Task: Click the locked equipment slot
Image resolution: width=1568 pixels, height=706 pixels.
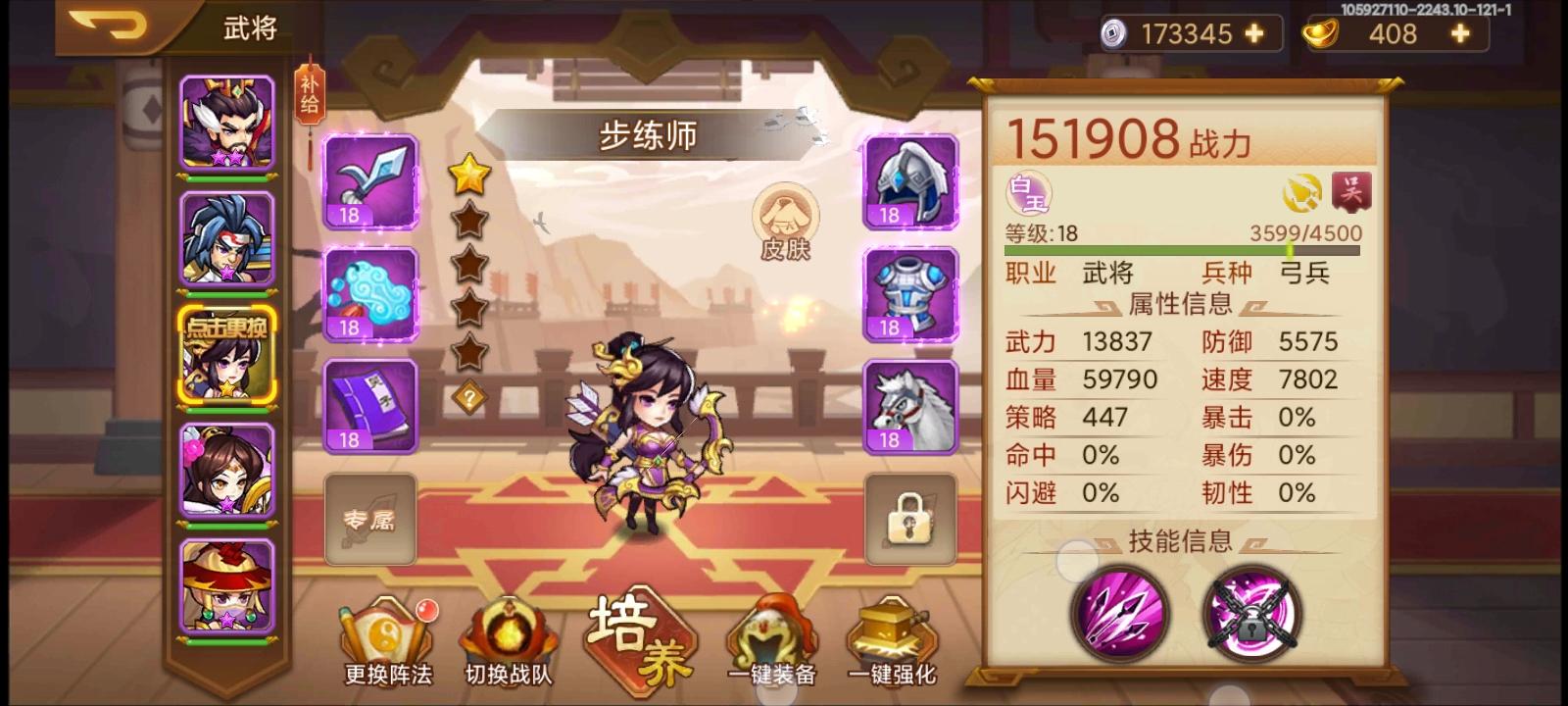Action: point(907,517)
